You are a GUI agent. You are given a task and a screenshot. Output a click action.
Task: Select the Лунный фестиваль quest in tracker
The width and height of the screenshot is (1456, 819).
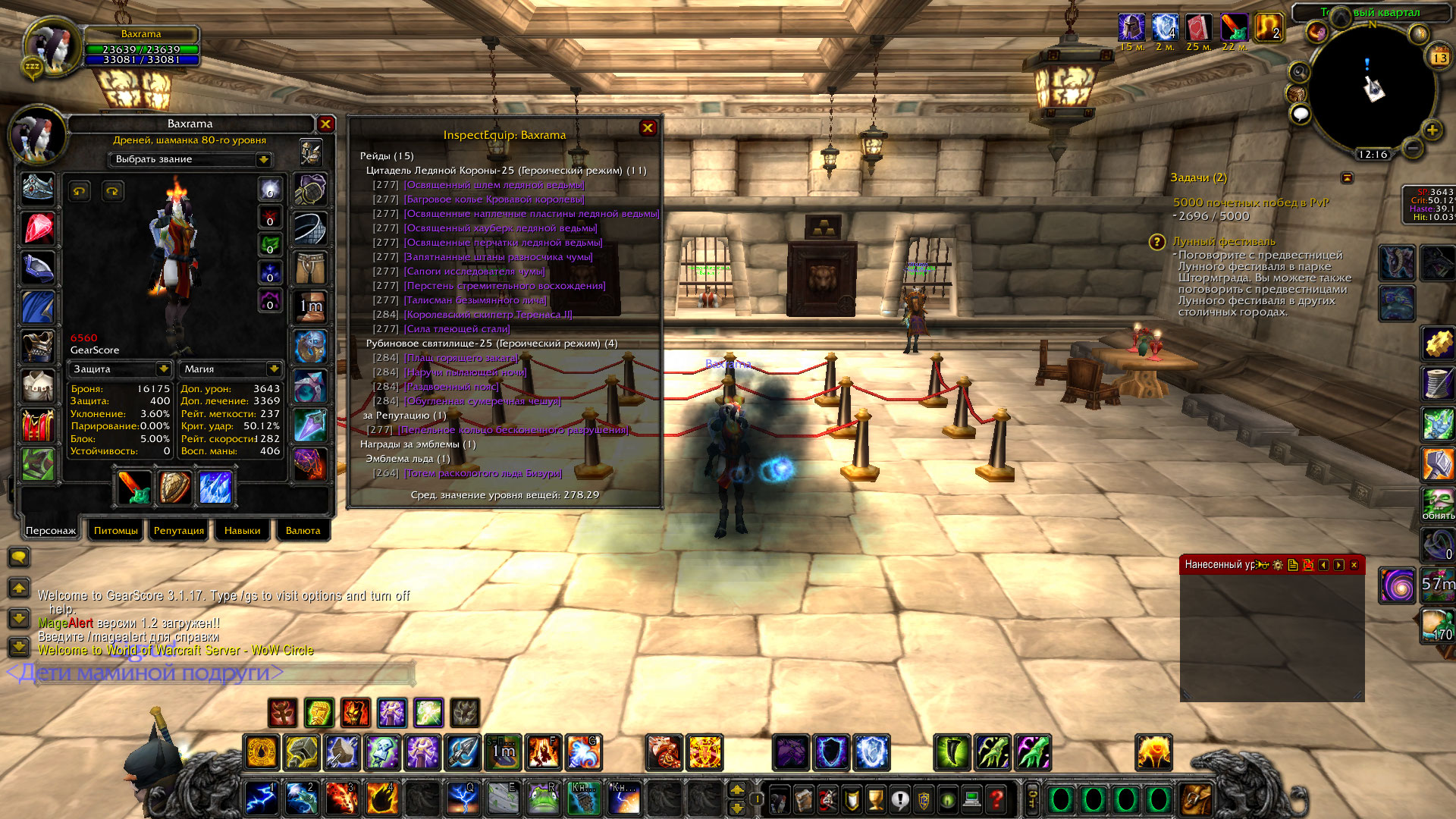(1223, 242)
